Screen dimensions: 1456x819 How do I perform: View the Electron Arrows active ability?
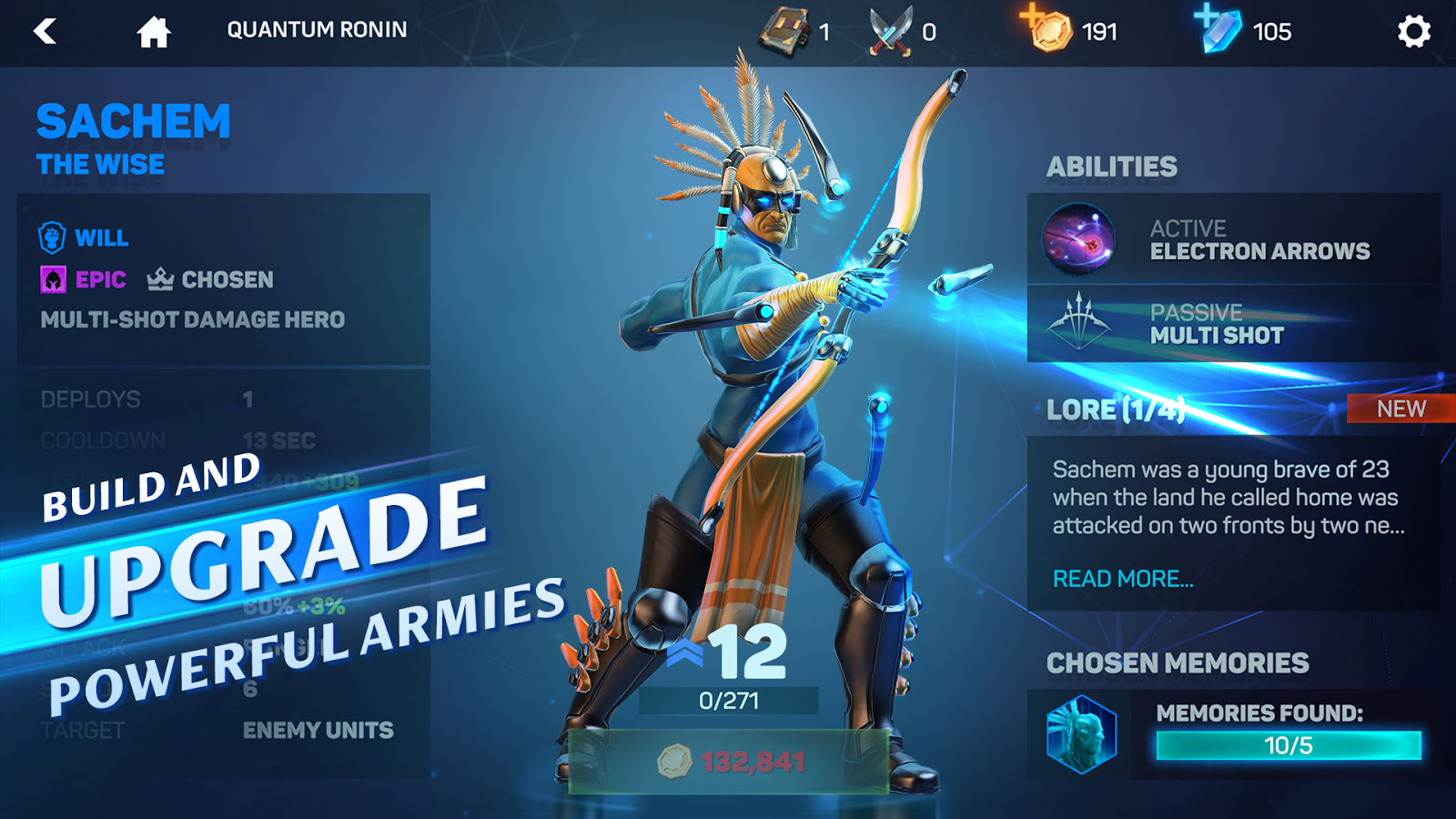pos(1233,239)
